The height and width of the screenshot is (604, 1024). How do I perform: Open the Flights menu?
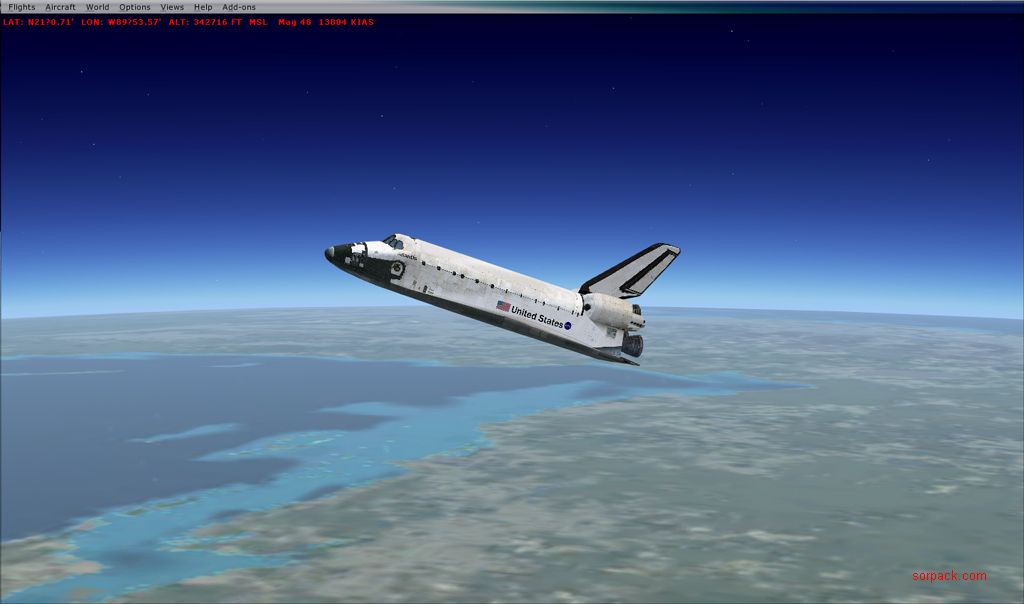tap(21, 7)
